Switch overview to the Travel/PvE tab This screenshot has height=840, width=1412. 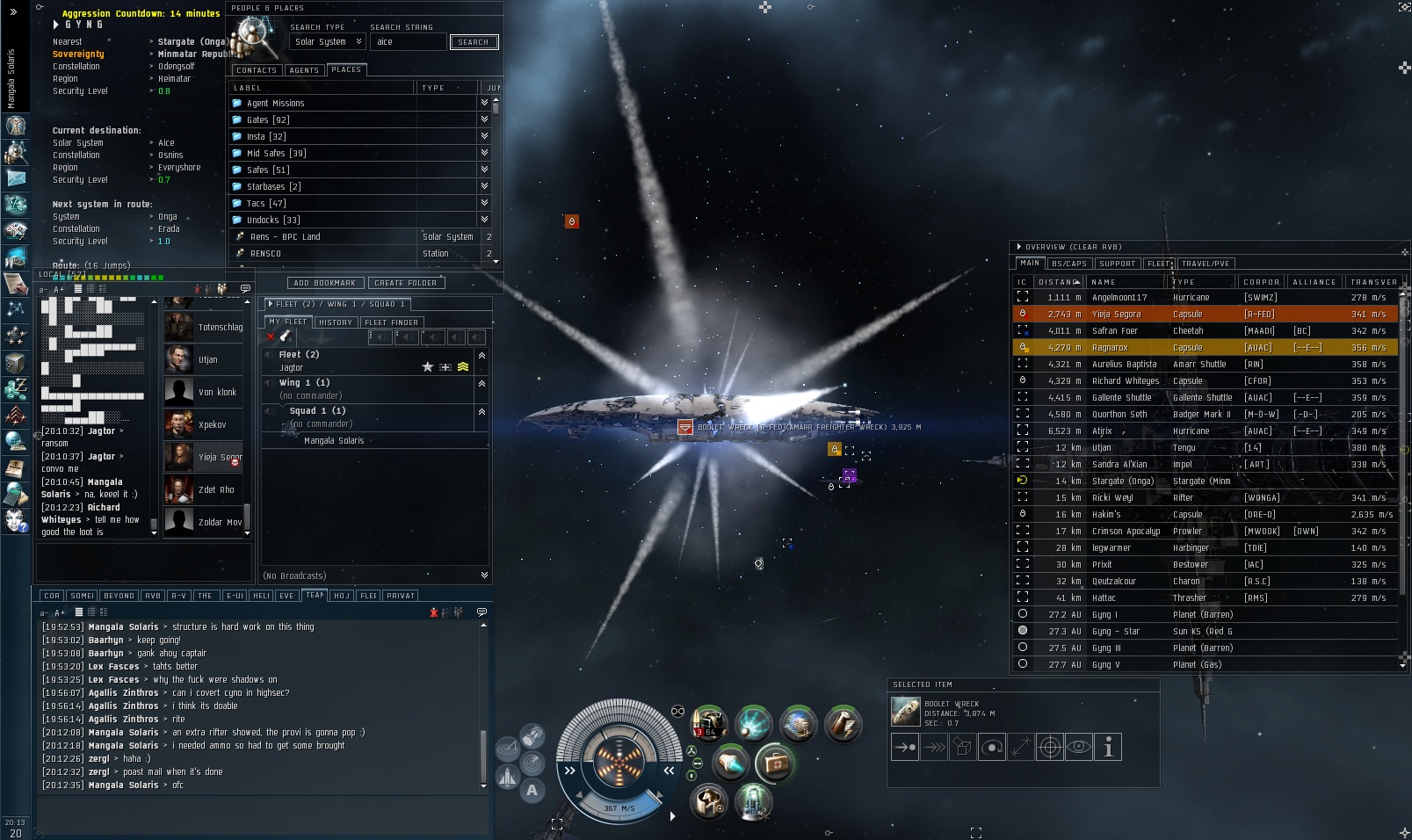click(x=1206, y=264)
